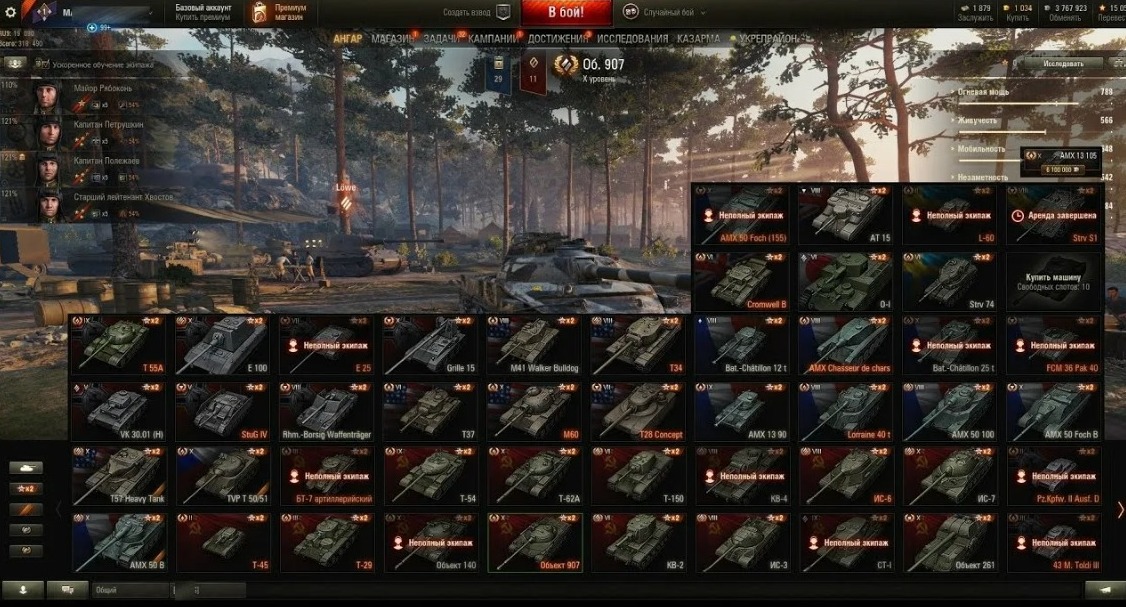Click Создать взвод to create a platoon
The width and height of the screenshot is (1126, 607).
point(477,13)
